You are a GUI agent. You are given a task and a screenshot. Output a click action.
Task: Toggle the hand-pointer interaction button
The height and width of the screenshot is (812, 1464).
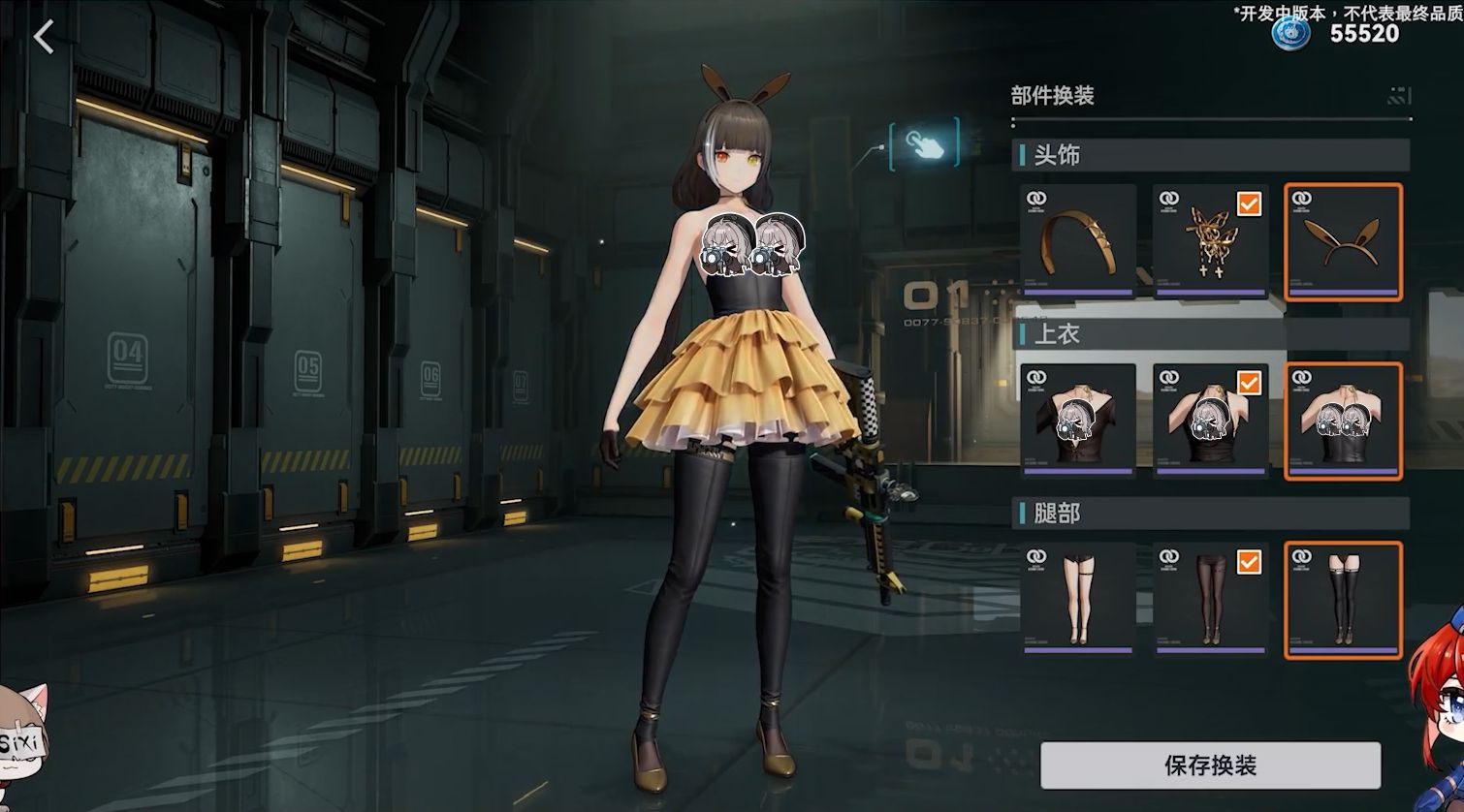point(924,143)
